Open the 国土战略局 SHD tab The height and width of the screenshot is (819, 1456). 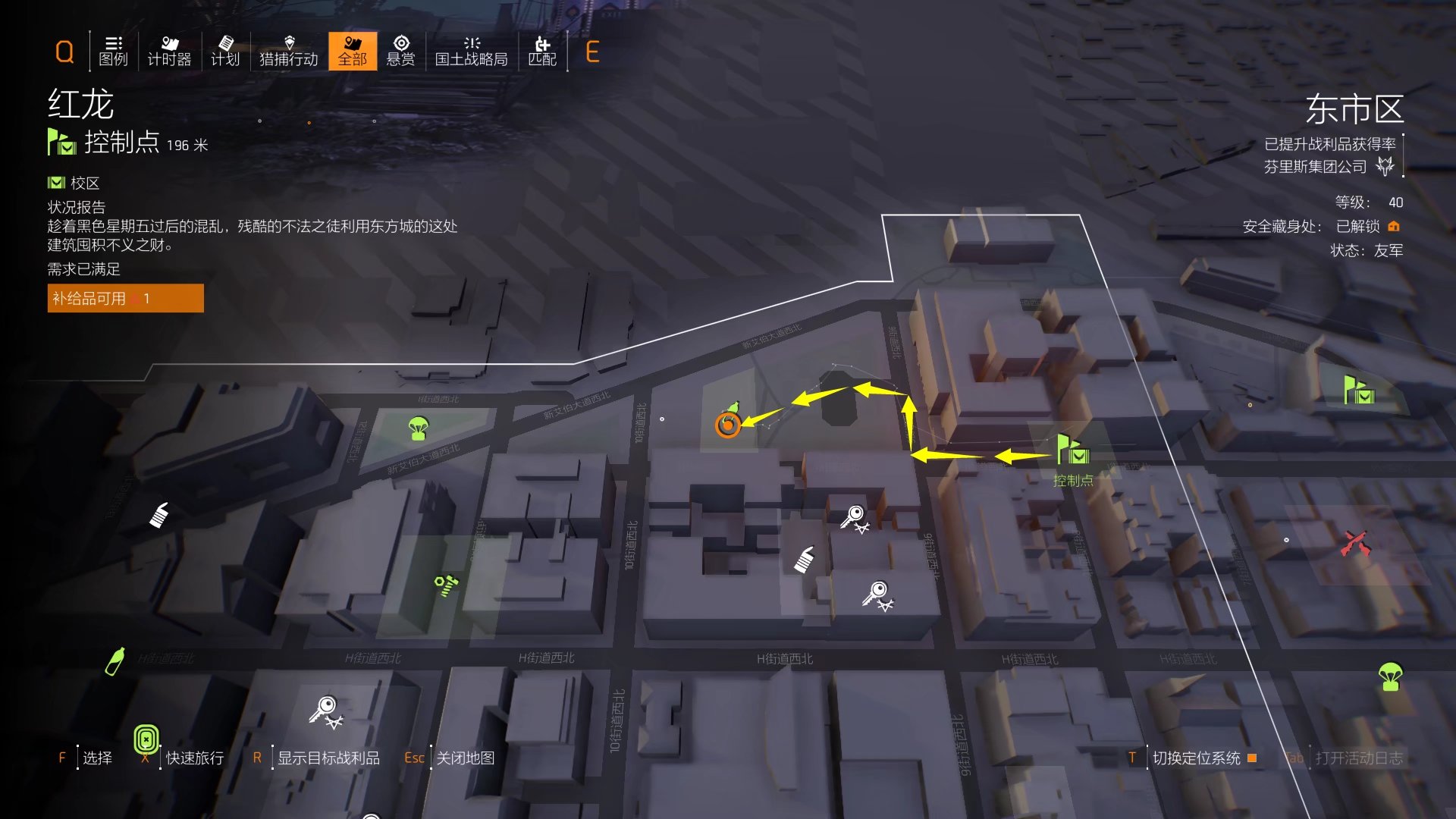click(x=471, y=51)
